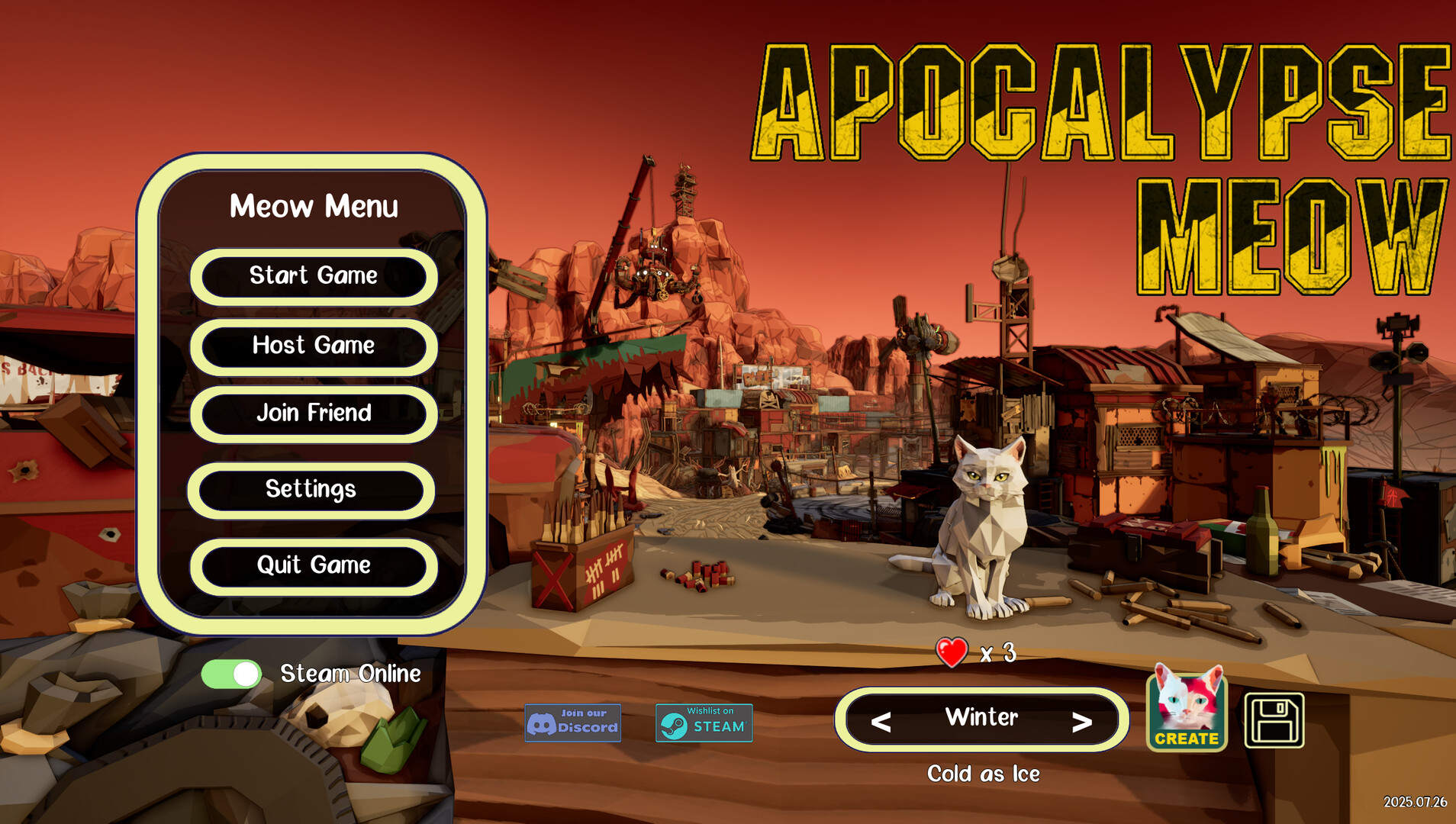Open the Join our Discord icon

click(x=572, y=722)
